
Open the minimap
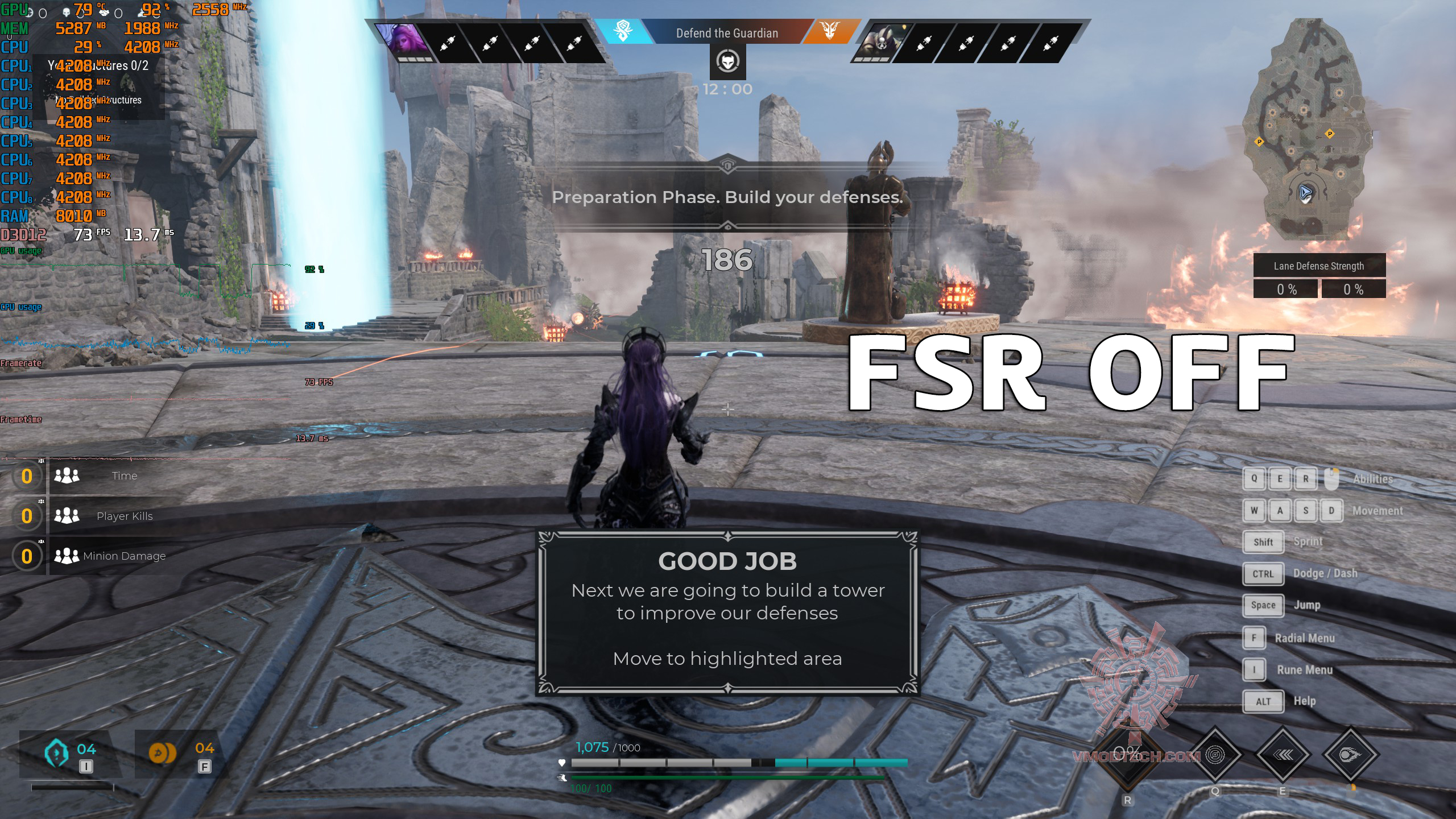point(1305,131)
